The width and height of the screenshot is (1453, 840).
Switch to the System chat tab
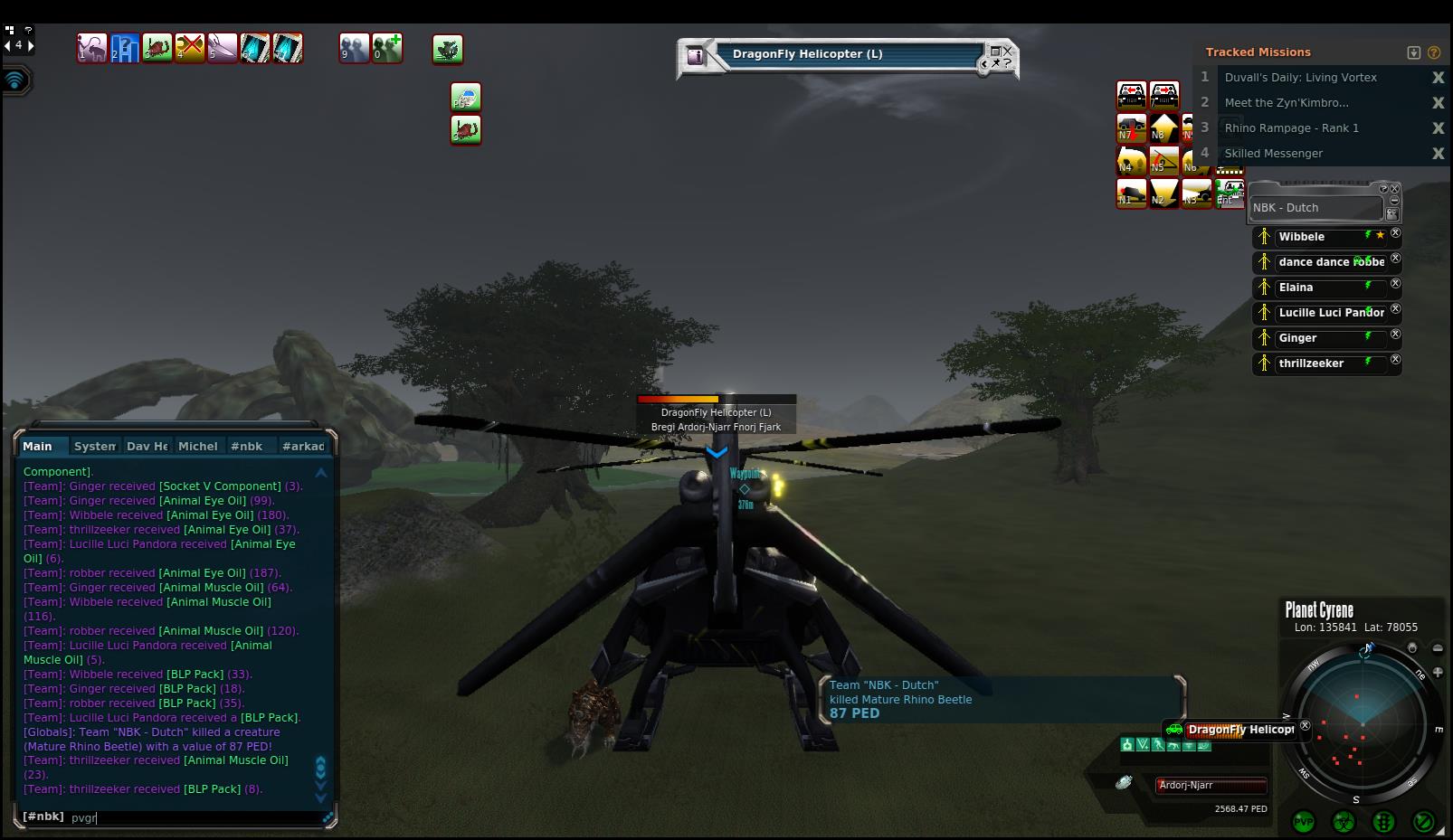[x=94, y=446]
